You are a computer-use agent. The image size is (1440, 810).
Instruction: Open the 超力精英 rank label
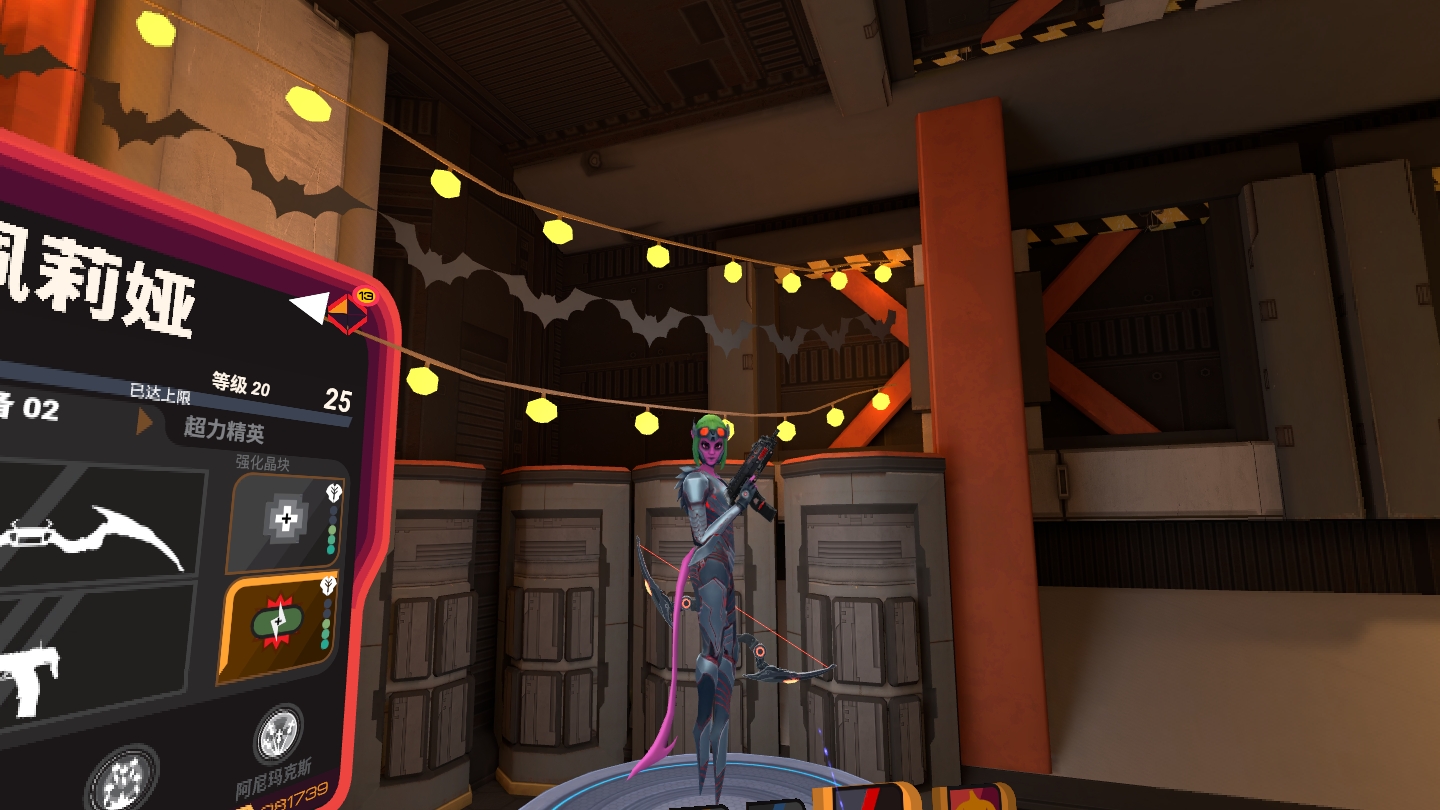pos(224,430)
